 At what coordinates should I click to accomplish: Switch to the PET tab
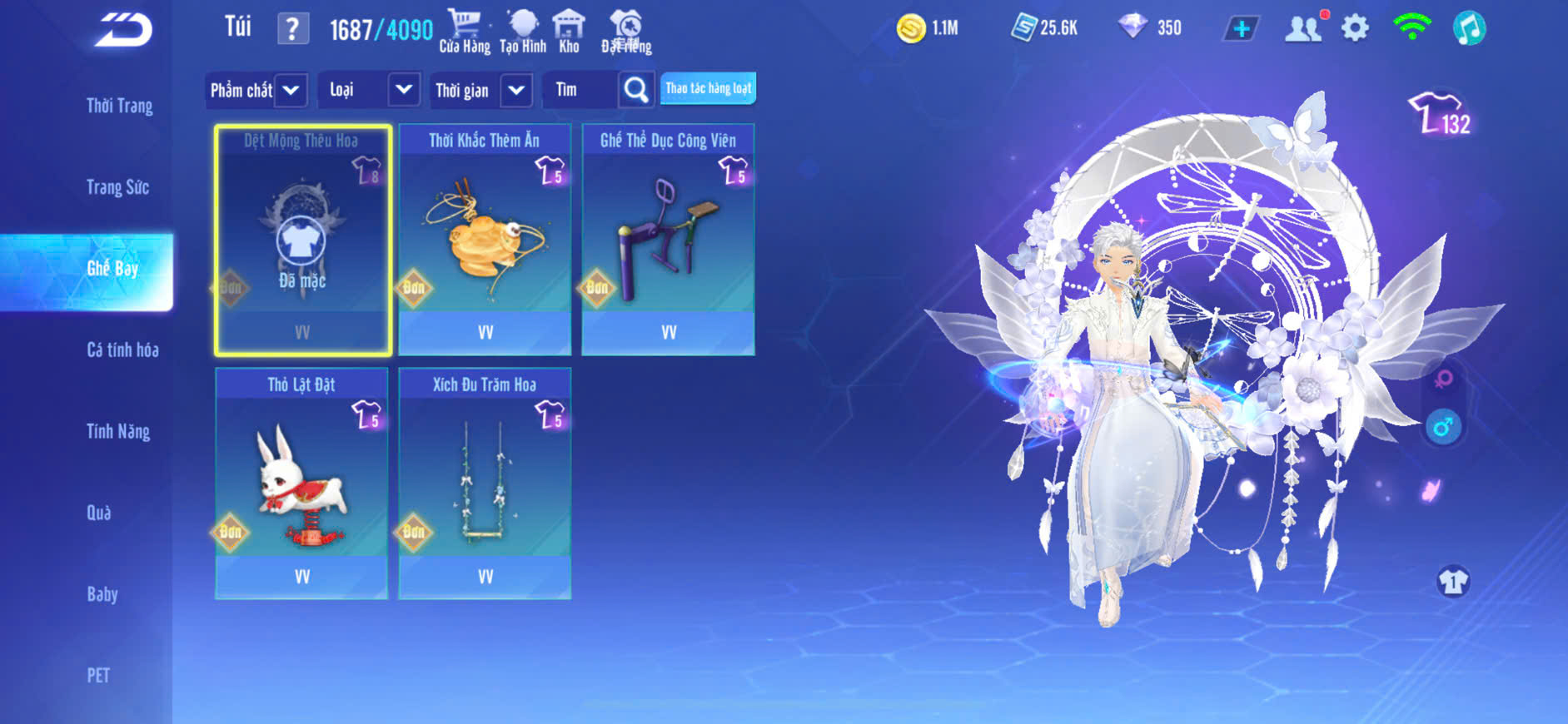[98, 675]
